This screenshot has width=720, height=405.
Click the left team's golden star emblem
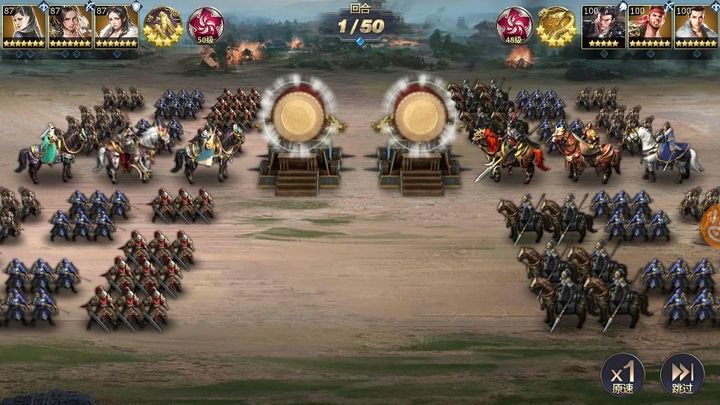click(x=161, y=26)
